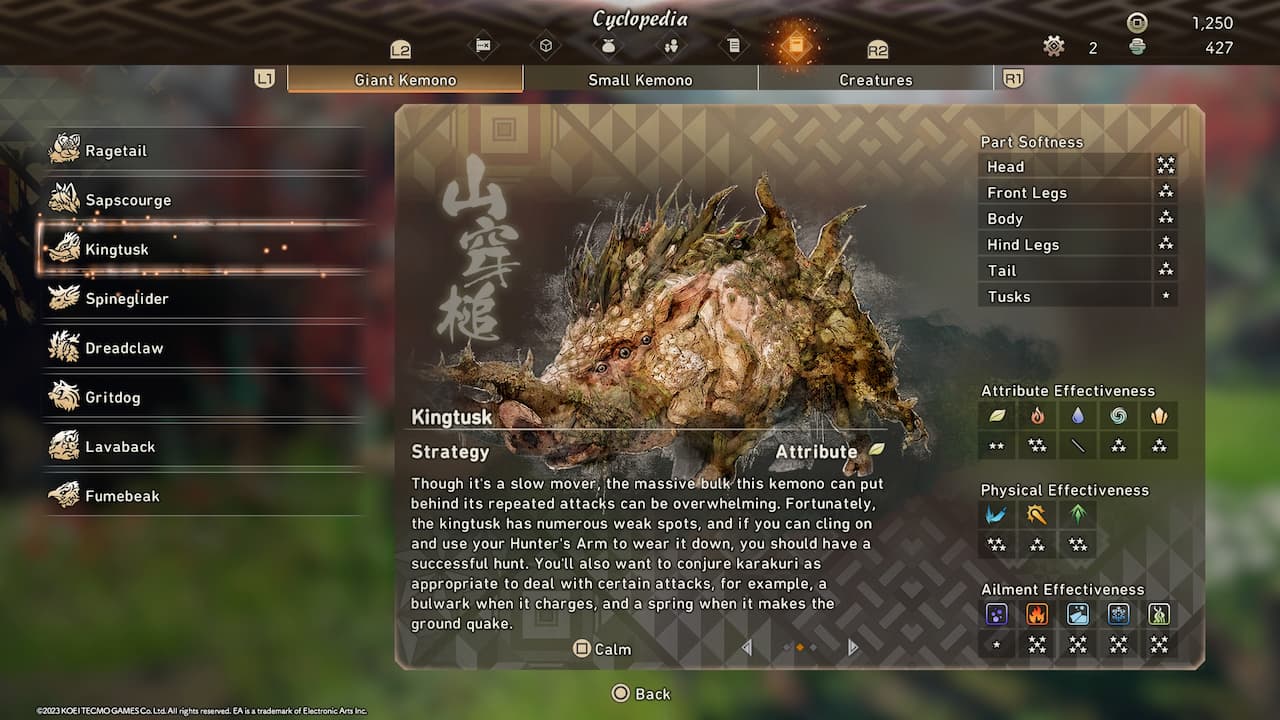Switch to the Small Kemono tab
Image resolution: width=1280 pixels, height=720 pixels.
640,80
